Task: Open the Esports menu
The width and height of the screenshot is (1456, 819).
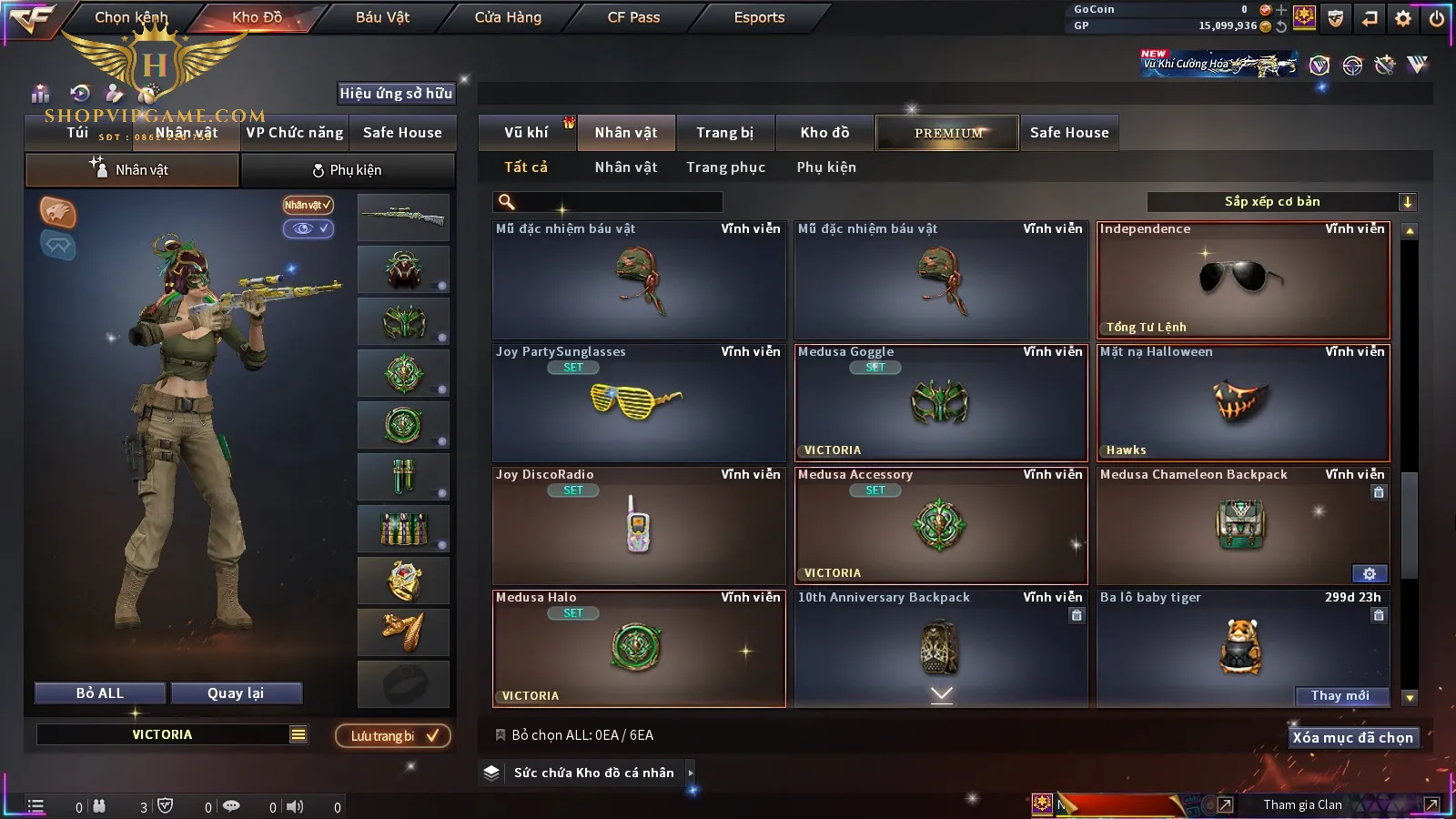Action: click(759, 17)
